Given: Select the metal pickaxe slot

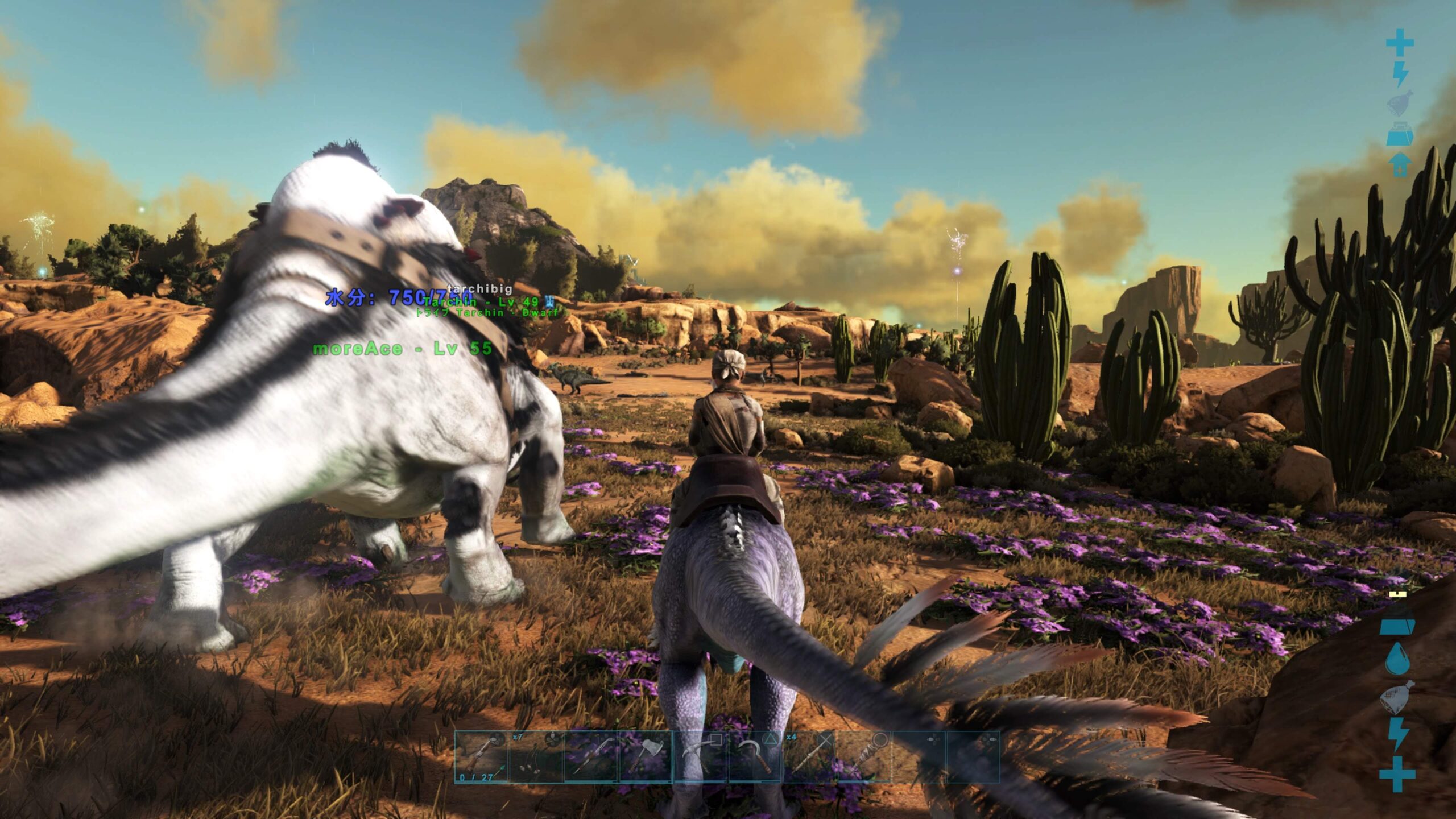Looking at the screenshot, I should pos(700,757).
